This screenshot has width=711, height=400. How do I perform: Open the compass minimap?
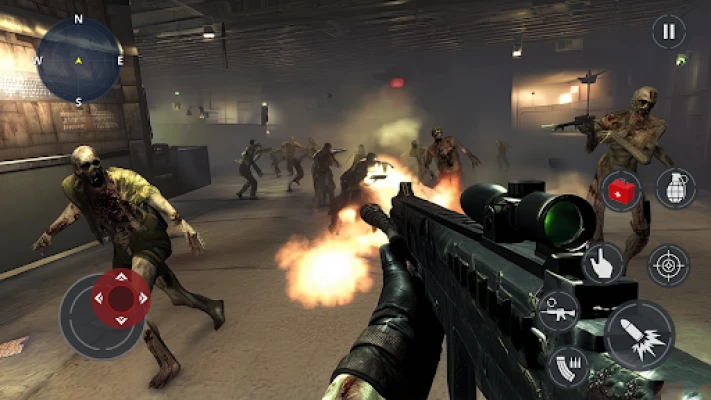pyautogui.click(x=79, y=61)
